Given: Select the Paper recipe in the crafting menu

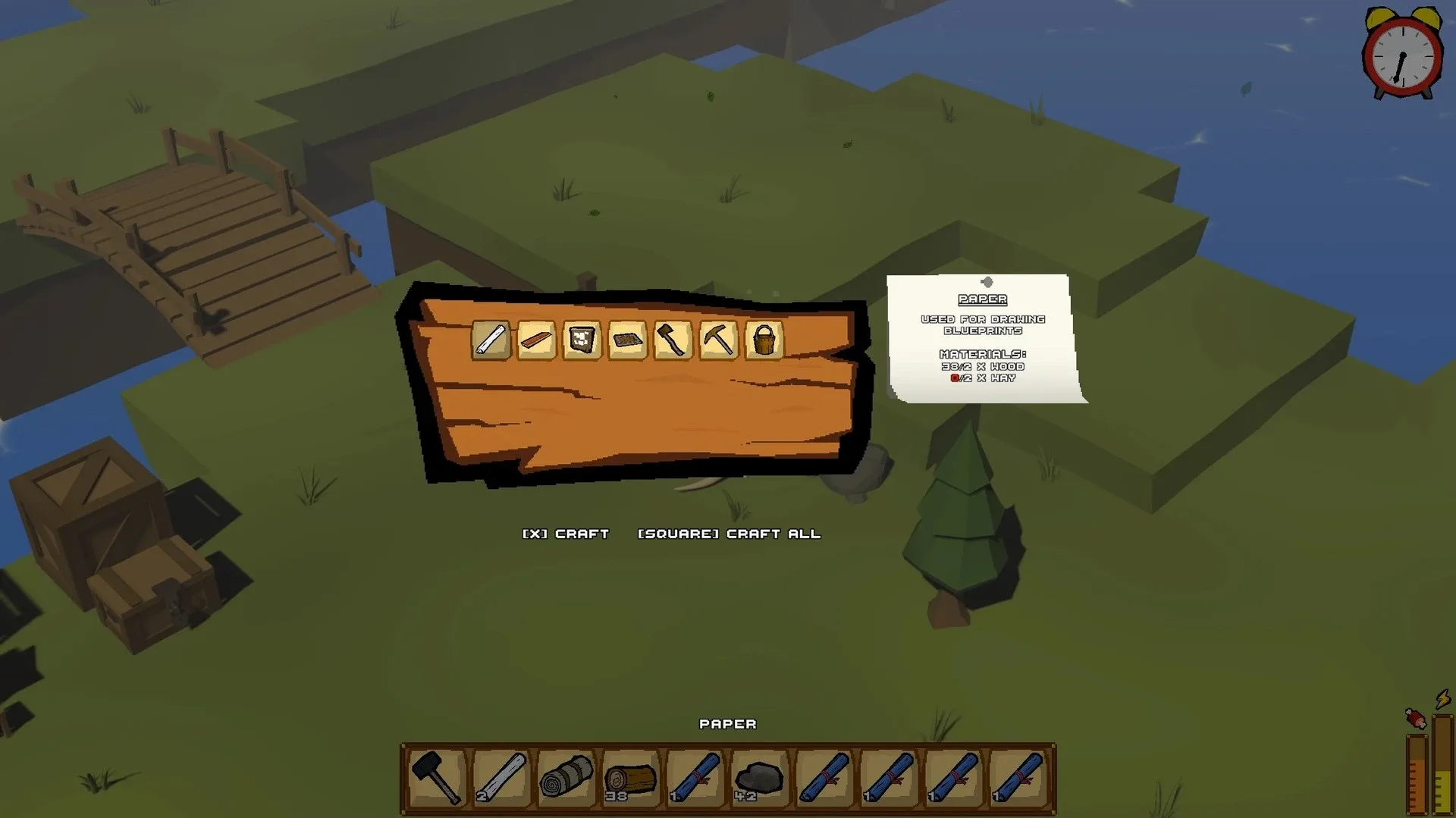Looking at the screenshot, I should 491,343.
